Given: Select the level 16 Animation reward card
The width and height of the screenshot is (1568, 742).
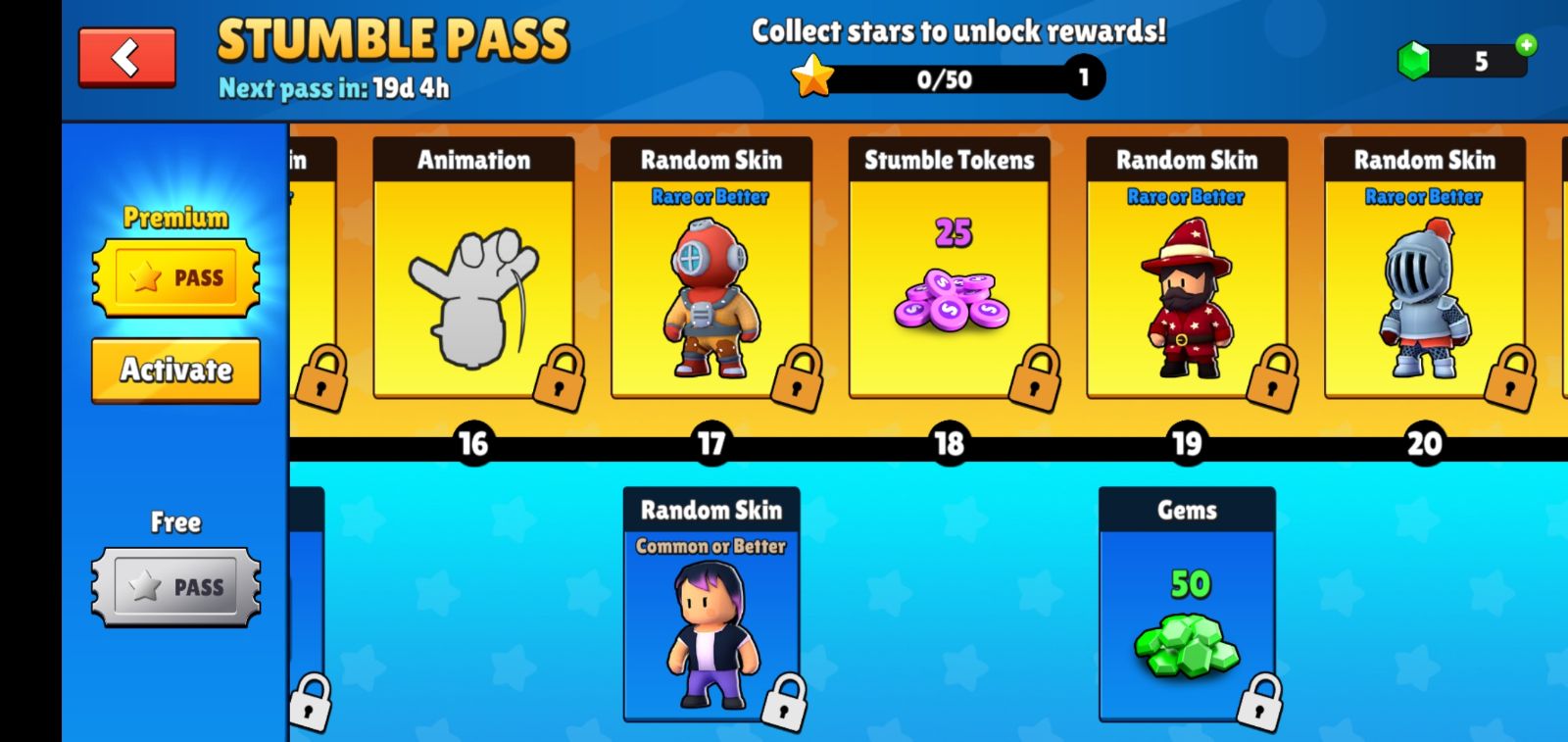Looking at the screenshot, I should click(473, 270).
